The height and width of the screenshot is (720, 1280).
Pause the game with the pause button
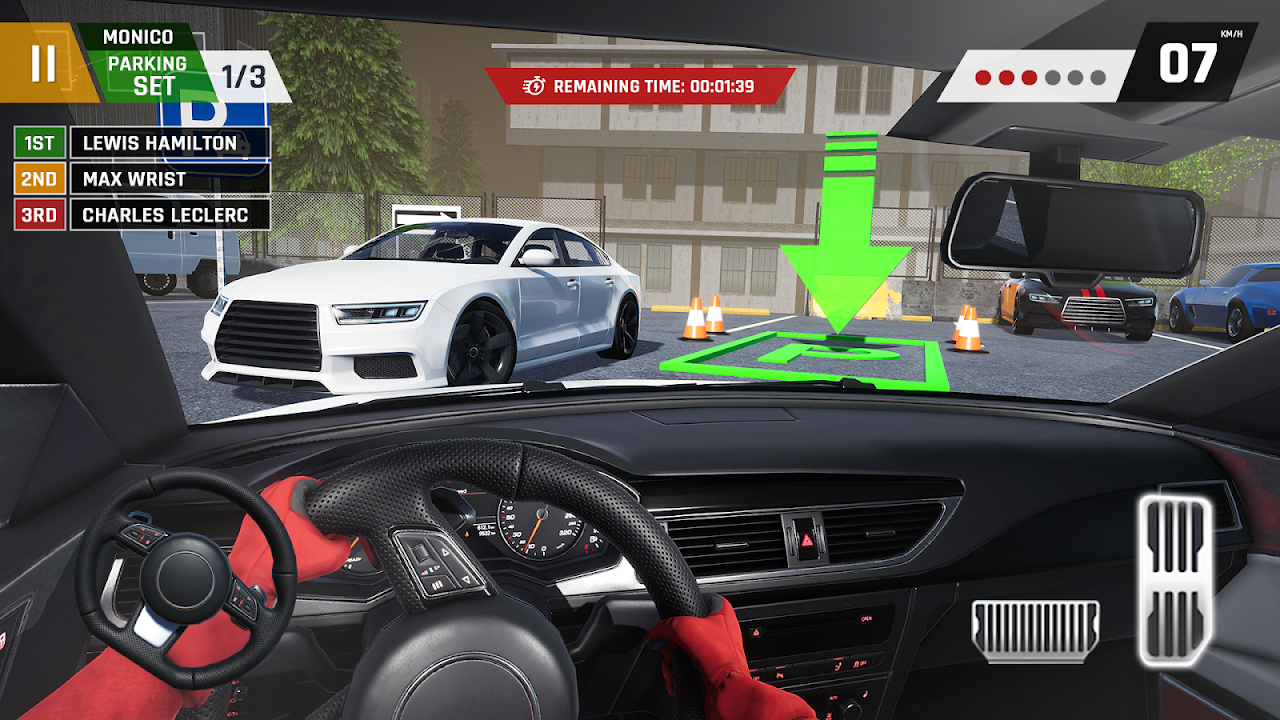[43, 62]
